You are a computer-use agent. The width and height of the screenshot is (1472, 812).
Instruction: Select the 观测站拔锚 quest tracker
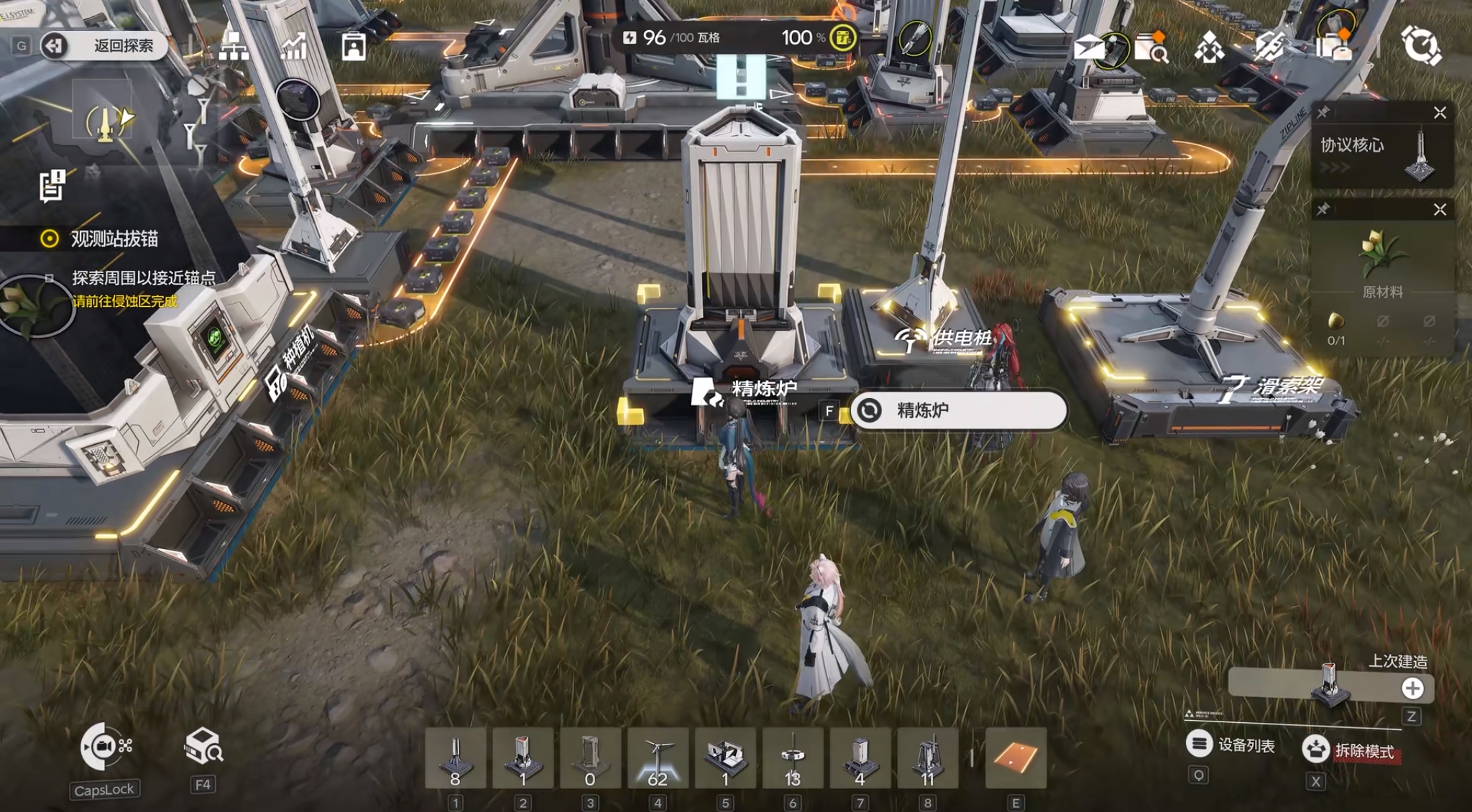pyautogui.click(x=114, y=239)
